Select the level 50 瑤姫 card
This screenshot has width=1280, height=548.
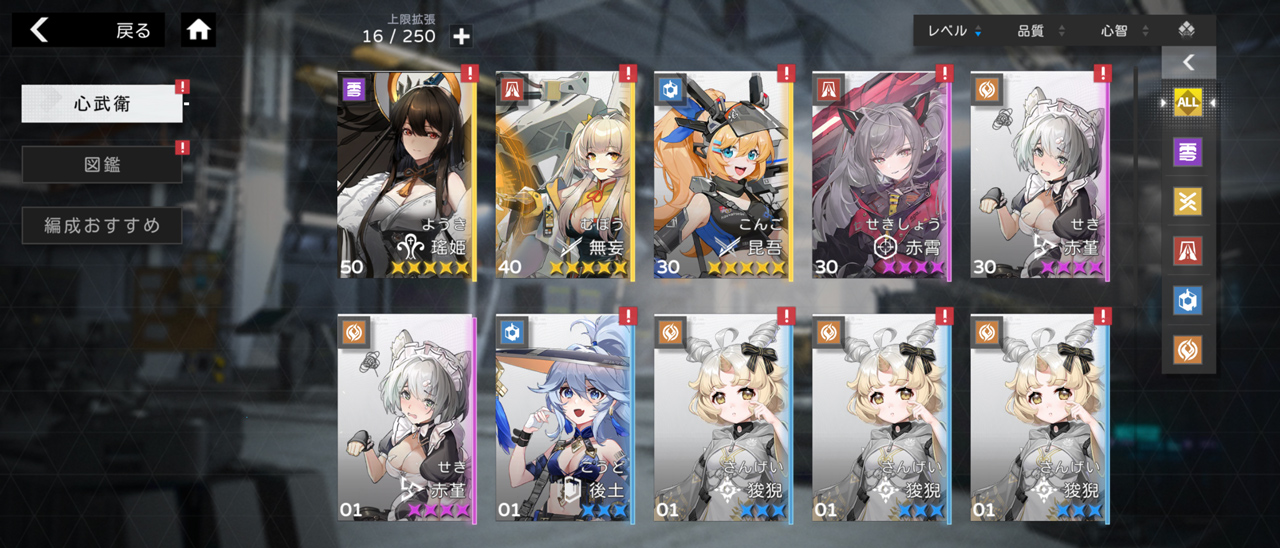click(405, 175)
